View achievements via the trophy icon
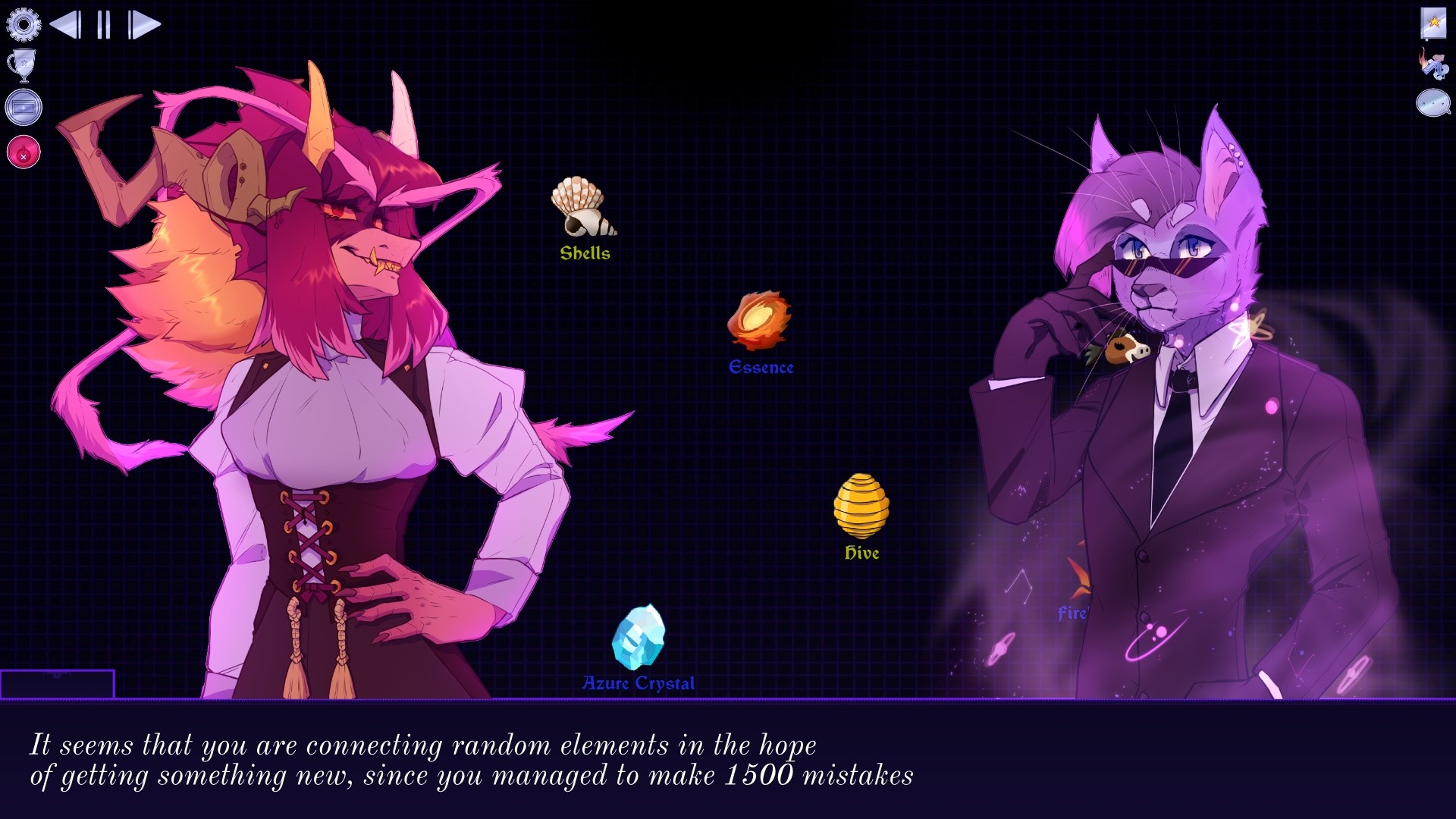This screenshot has height=819, width=1456. tap(23, 67)
